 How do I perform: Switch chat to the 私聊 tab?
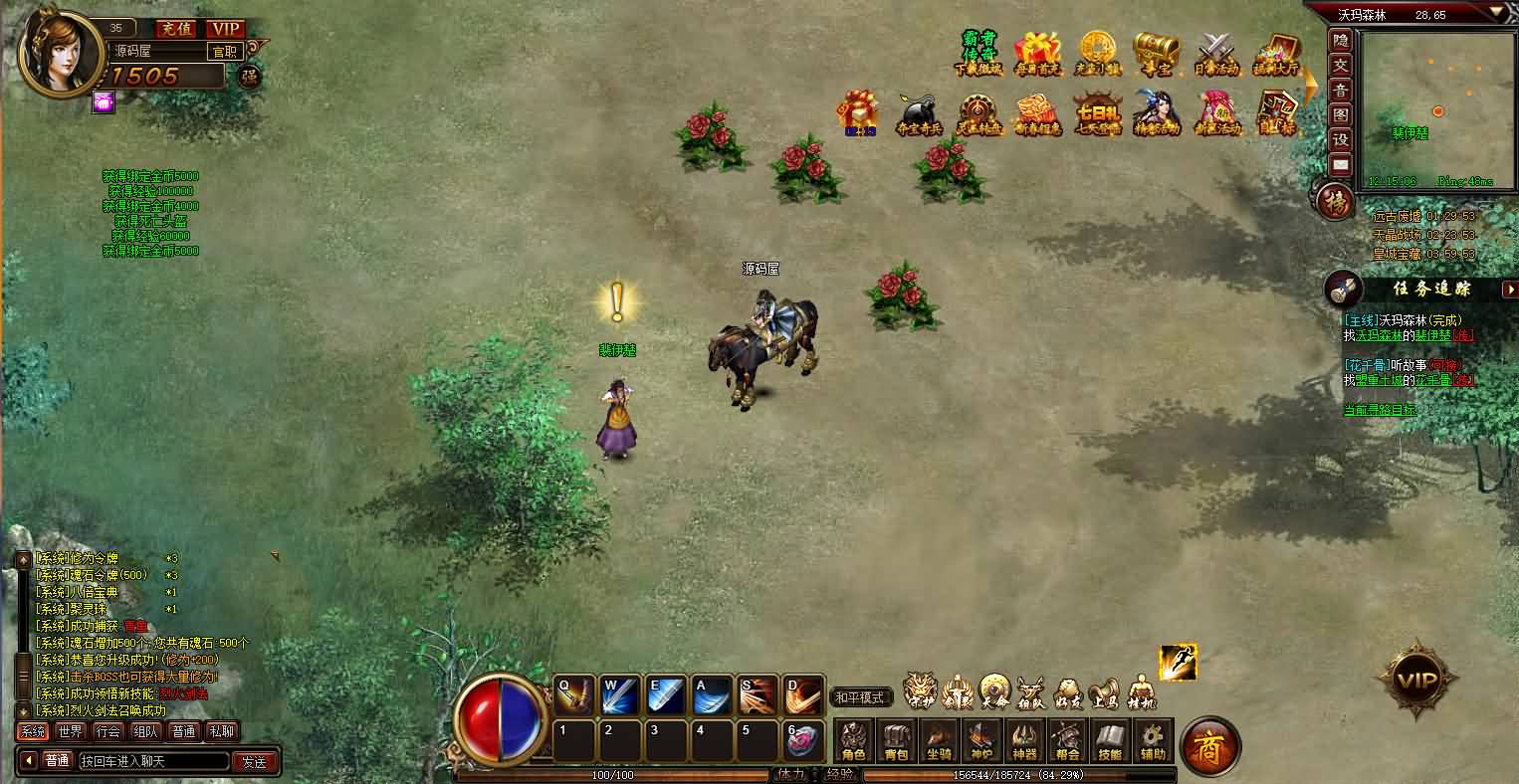tap(222, 731)
